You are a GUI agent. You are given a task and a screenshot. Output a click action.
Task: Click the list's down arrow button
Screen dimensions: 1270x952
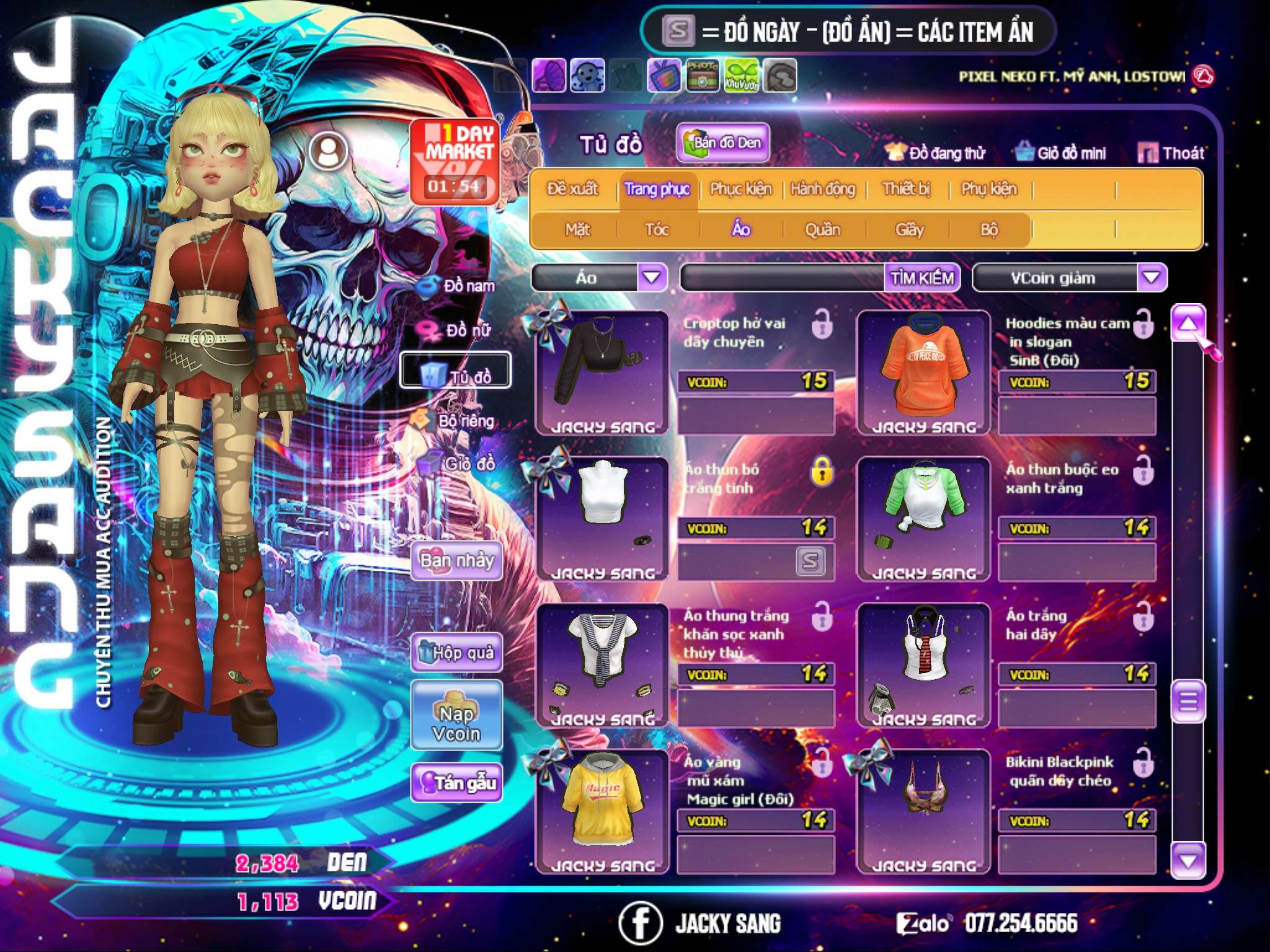click(x=1188, y=860)
